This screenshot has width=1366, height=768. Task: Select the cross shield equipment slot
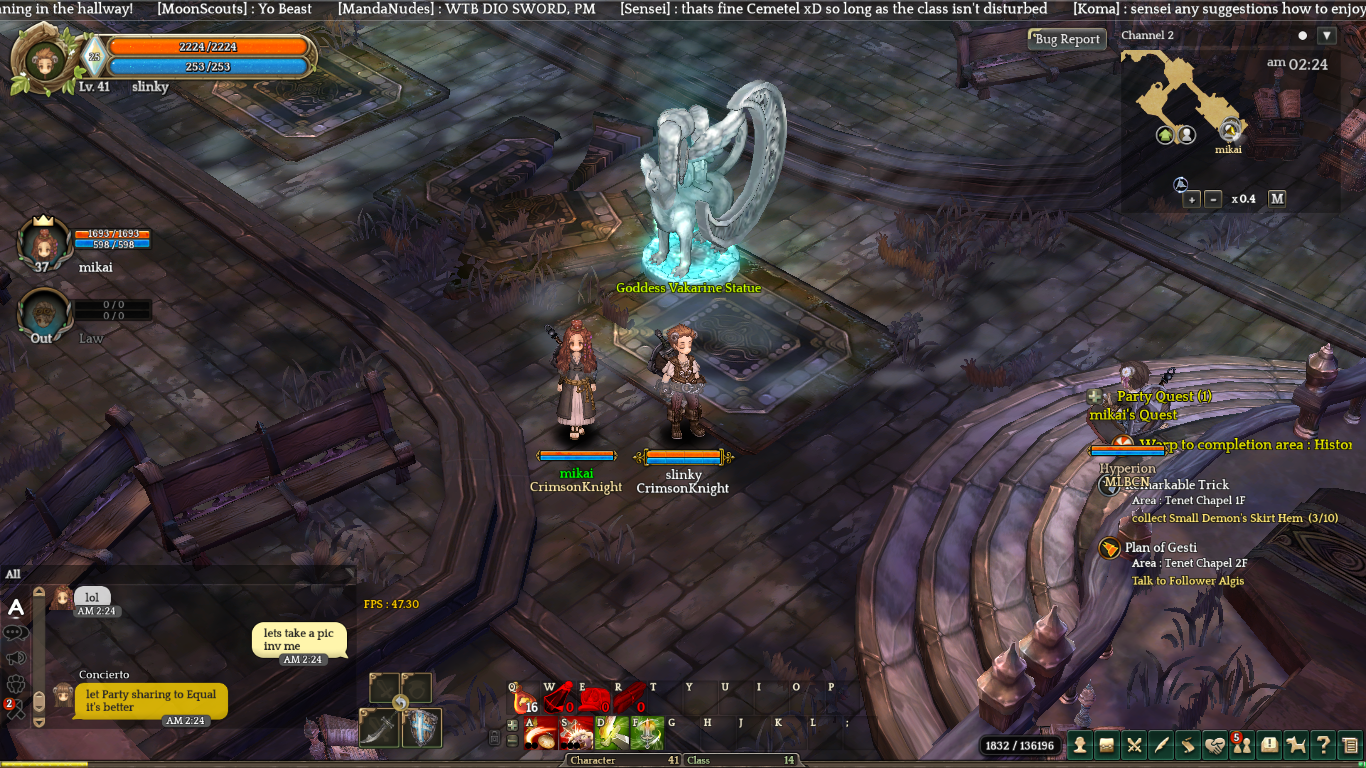tap(421, 728)
